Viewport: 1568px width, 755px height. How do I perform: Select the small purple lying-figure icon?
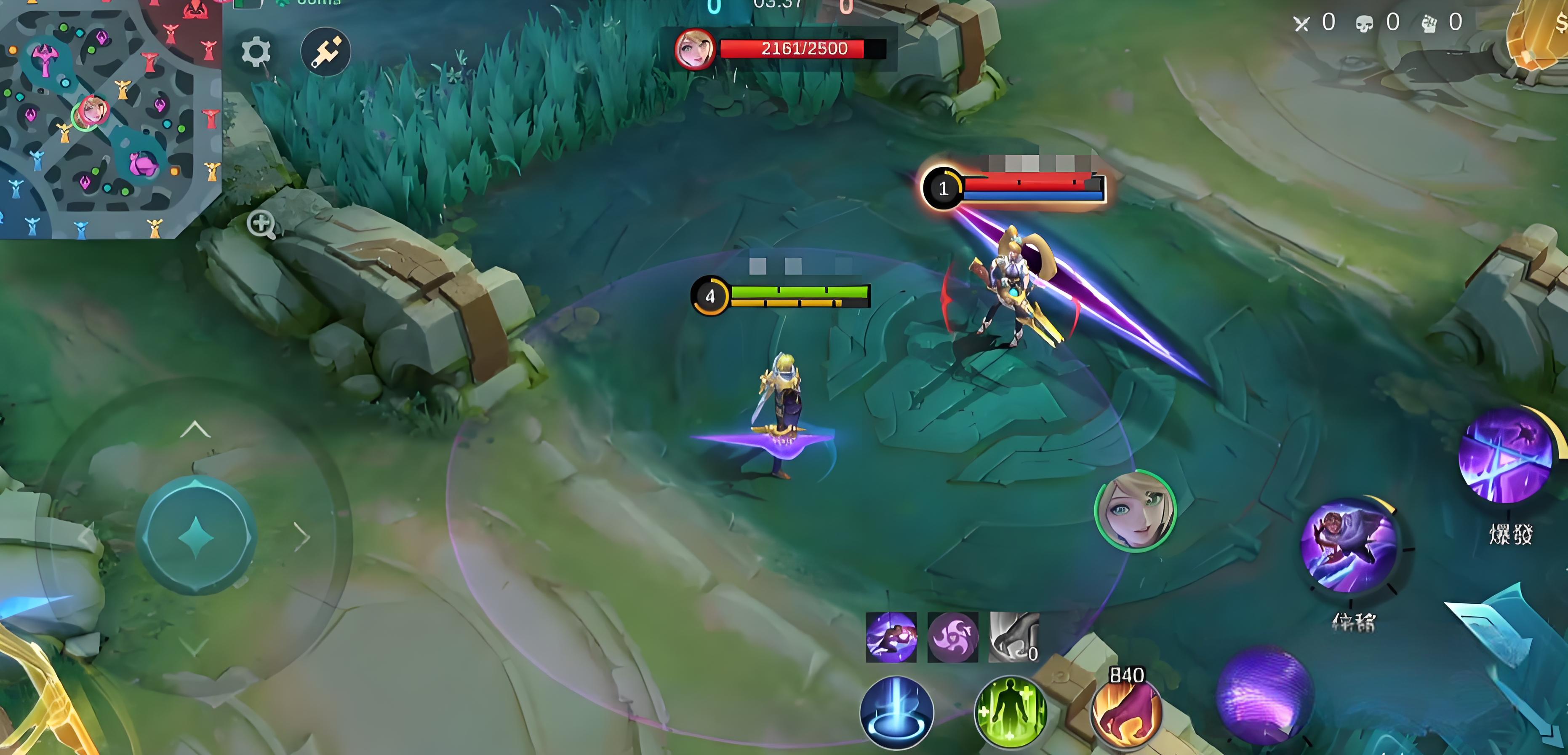[891, 637]
